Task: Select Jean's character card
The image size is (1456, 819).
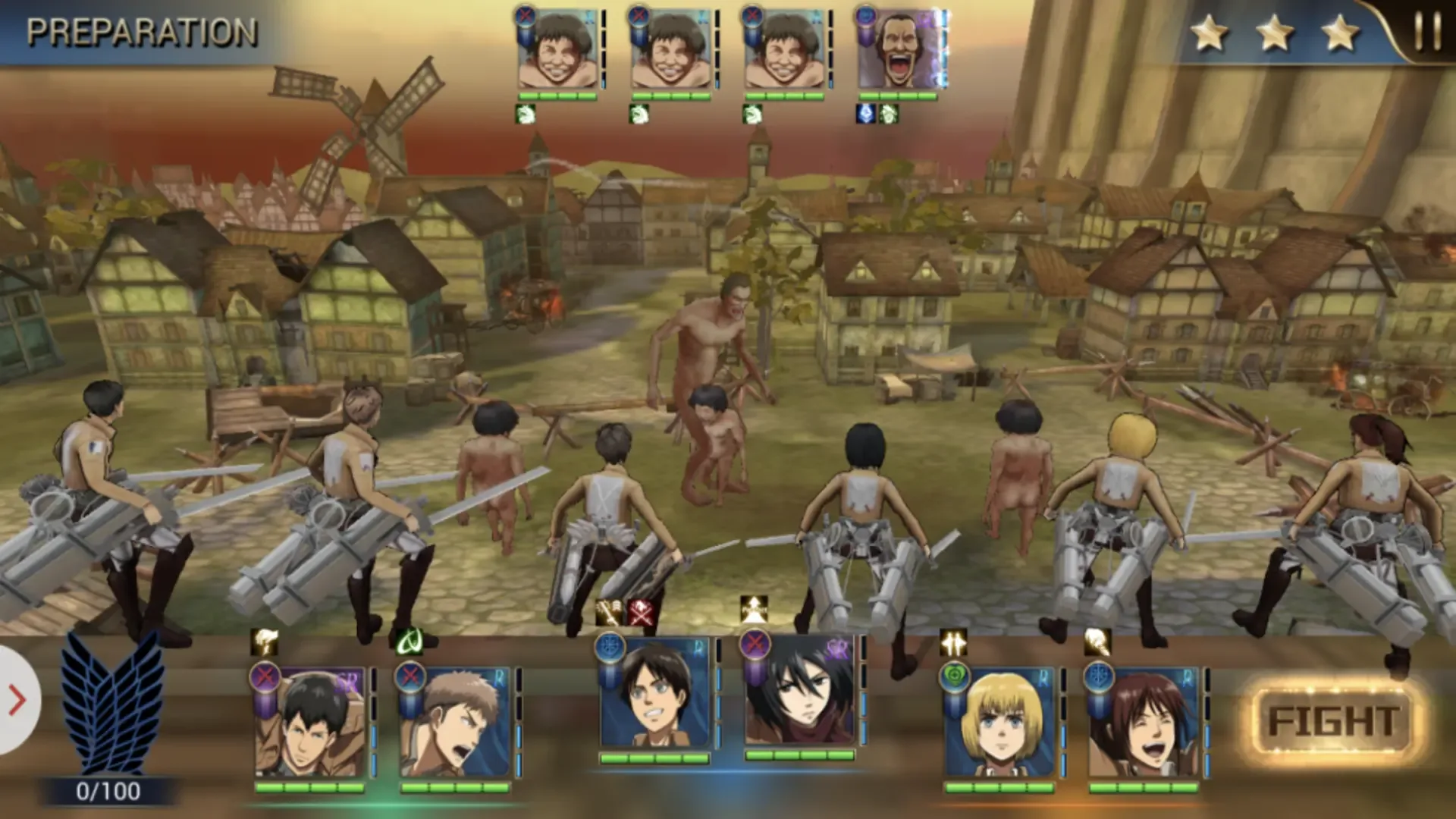Action: click(455, 724)
